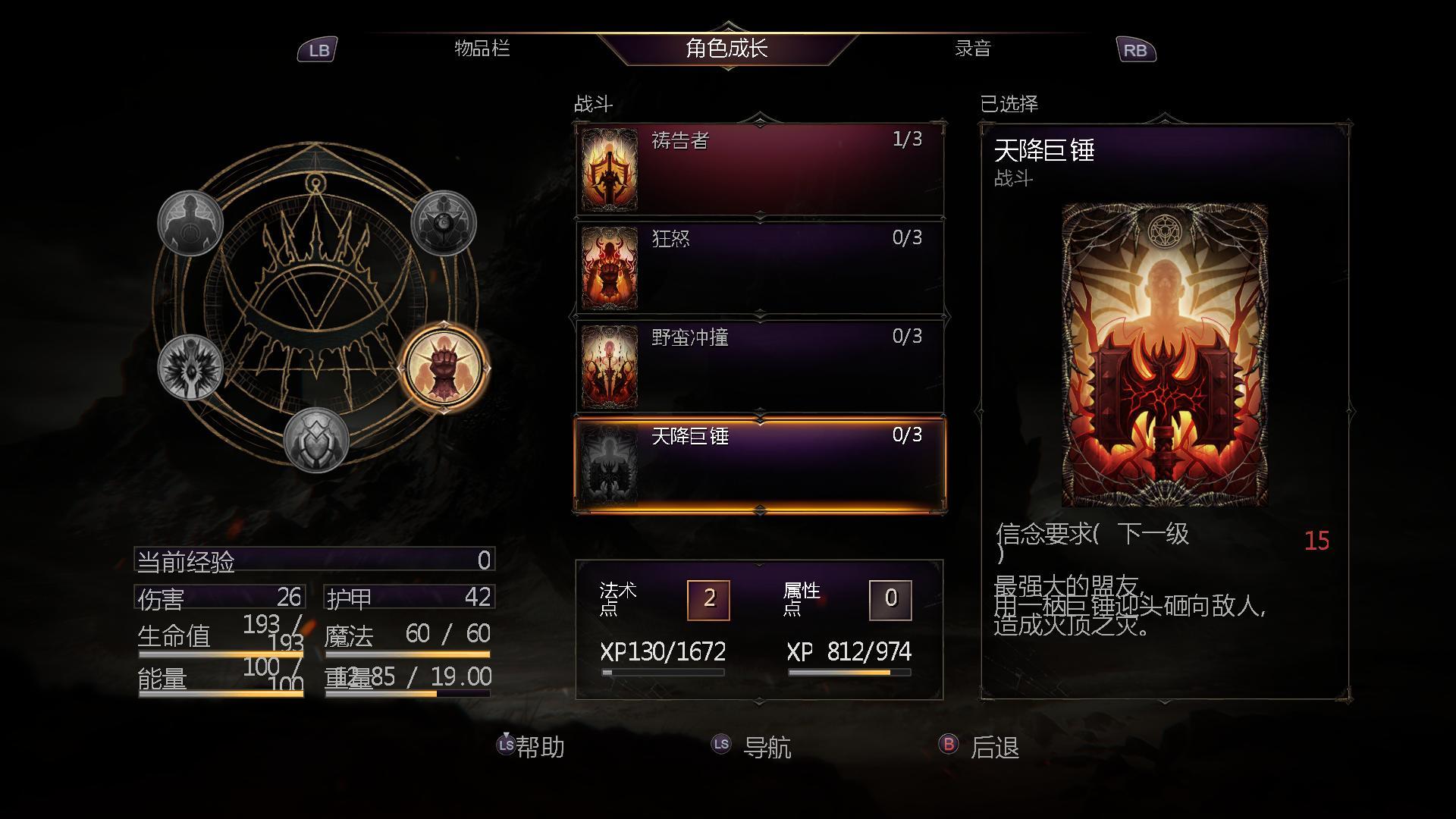The height and width of the screenshot is (819, 1456).
Task: Choose the human figure icon on the wheel
Action: click(x=190, y=223)
